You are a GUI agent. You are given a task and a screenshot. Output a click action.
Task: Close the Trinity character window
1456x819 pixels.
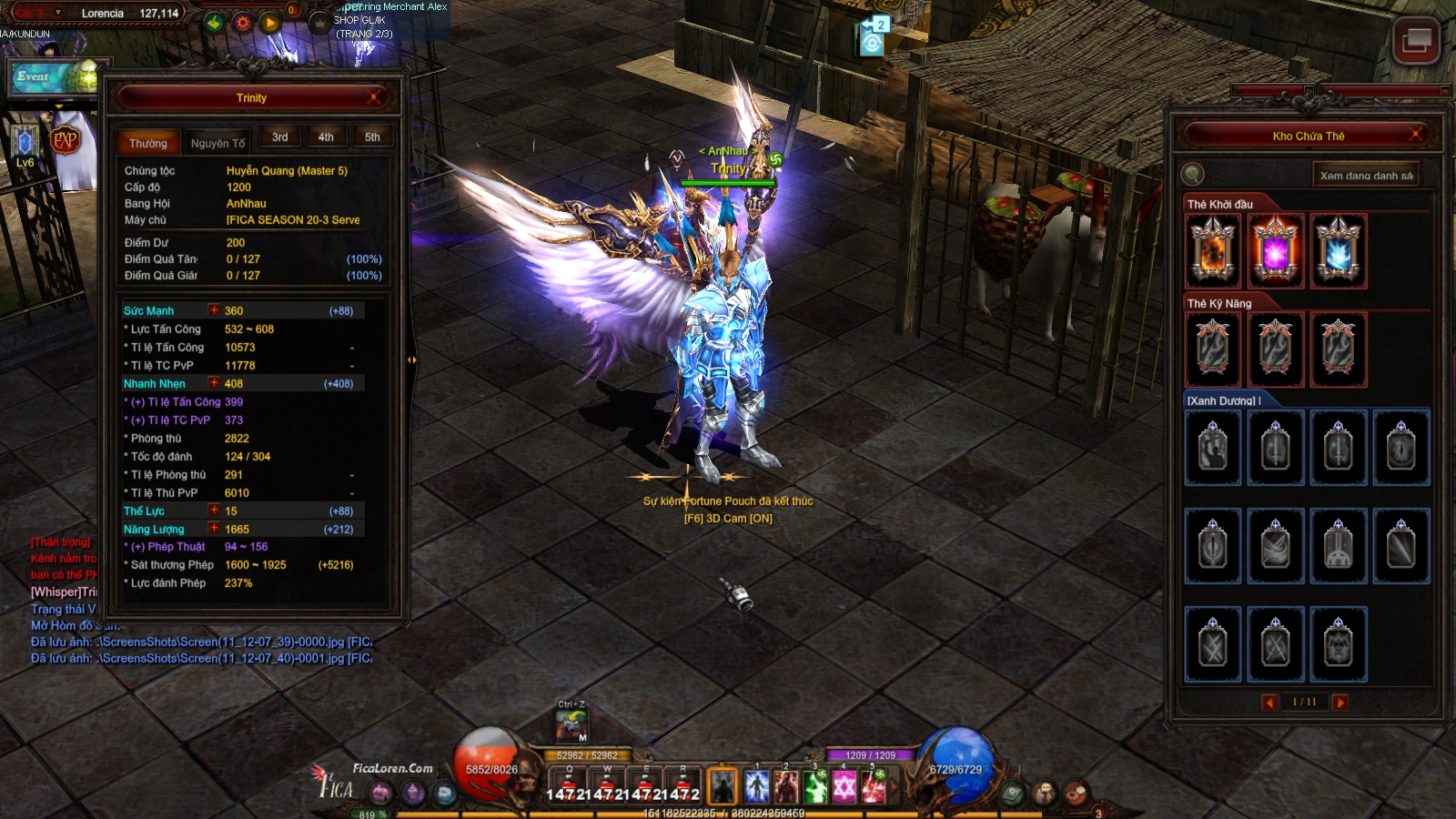click(374, 97)
